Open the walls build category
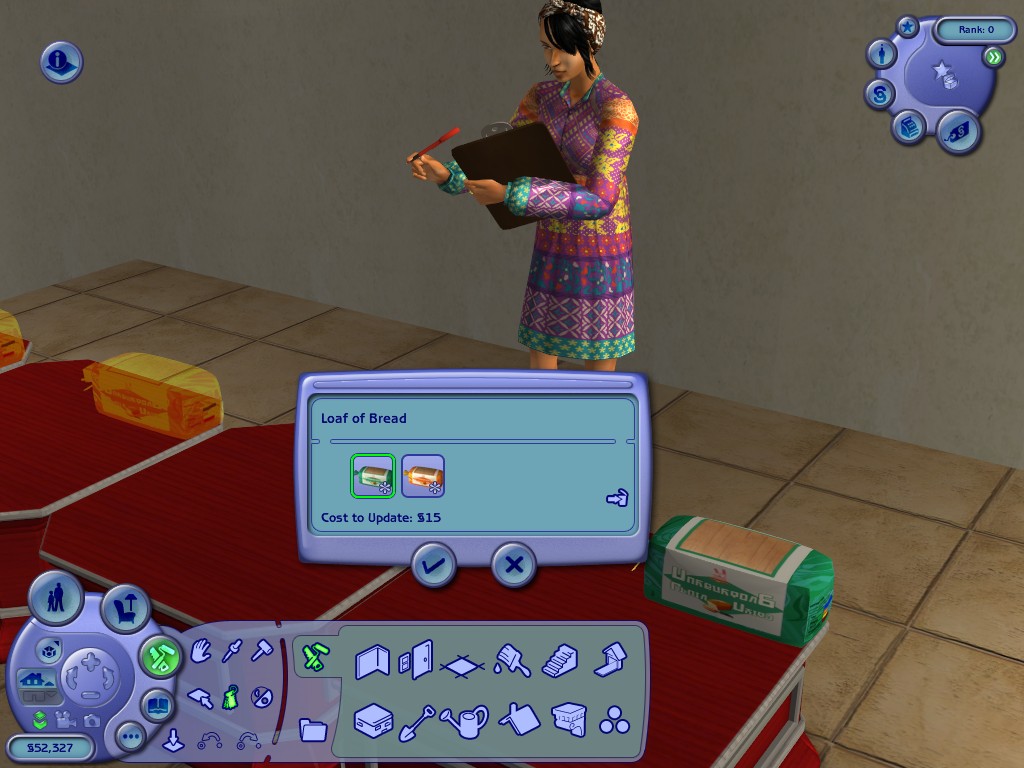Image resolution: width=1024 pixels, height=768 pixels. pyautogui.click(x=373, y=661)
